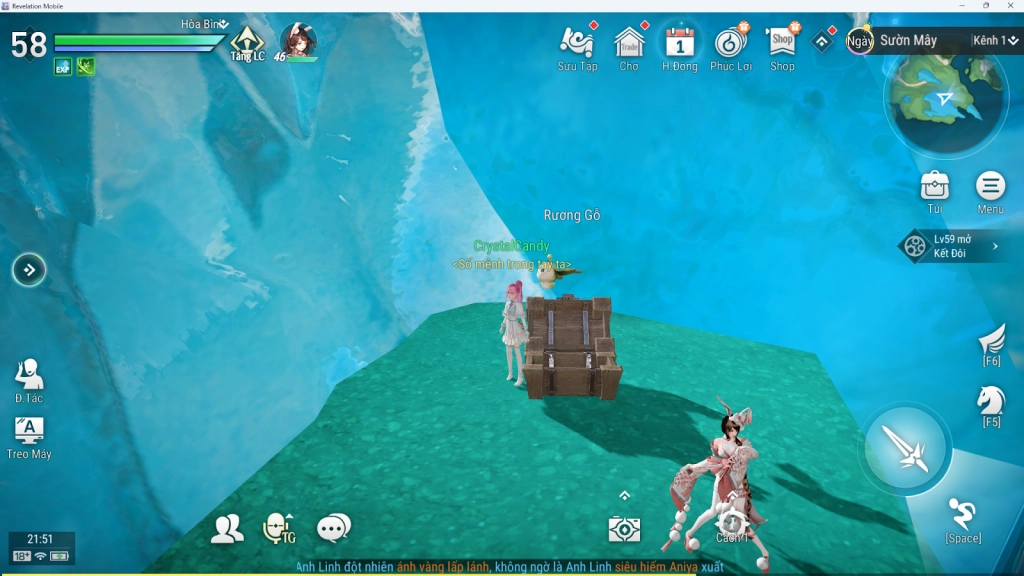Activate the wing flight F6 button
The image size is (1024, 576).
pos(991,343)
